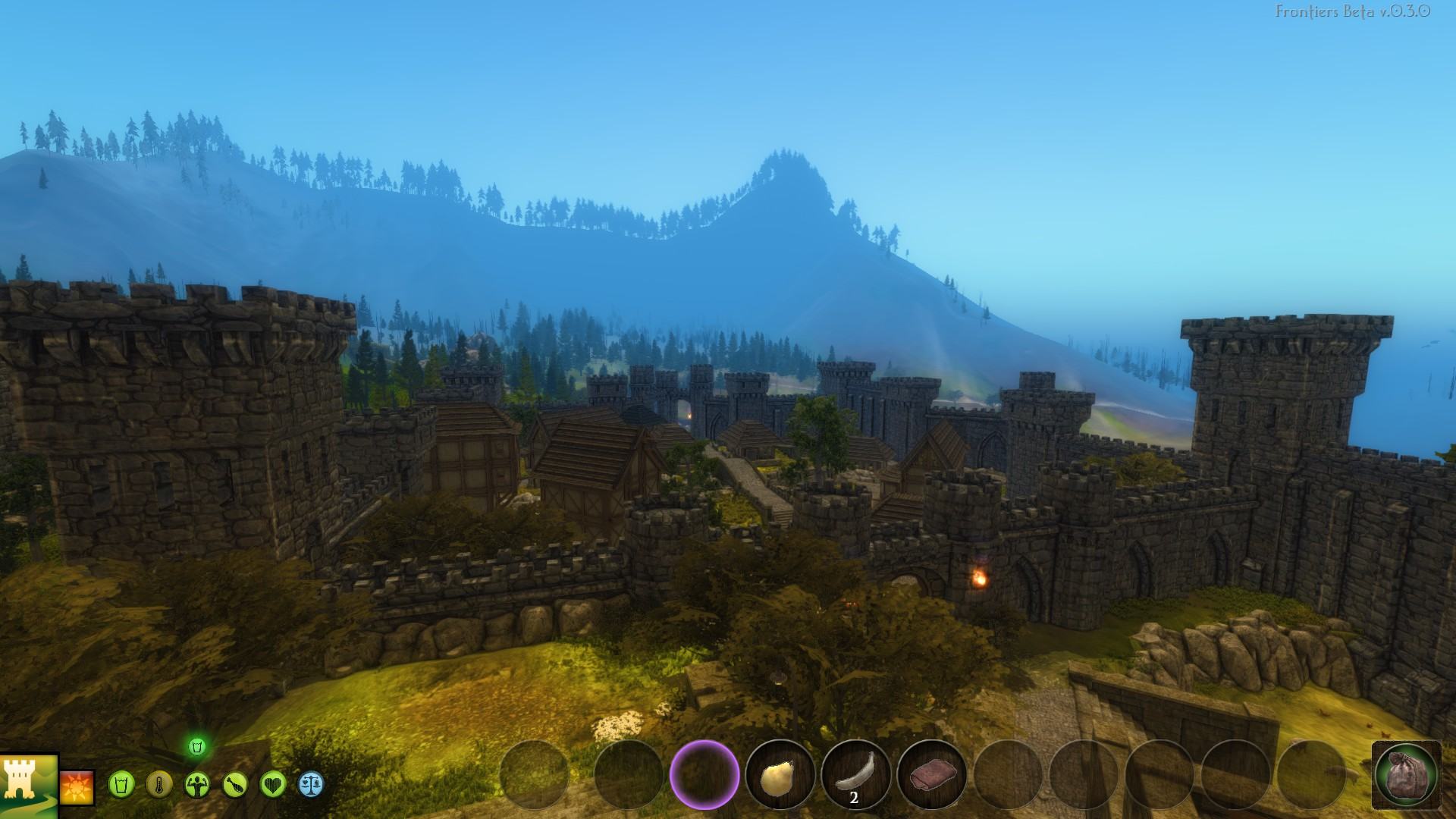Select the pear item in the hotbar
Screen dimensions: 1456x819
pos(780,776)
